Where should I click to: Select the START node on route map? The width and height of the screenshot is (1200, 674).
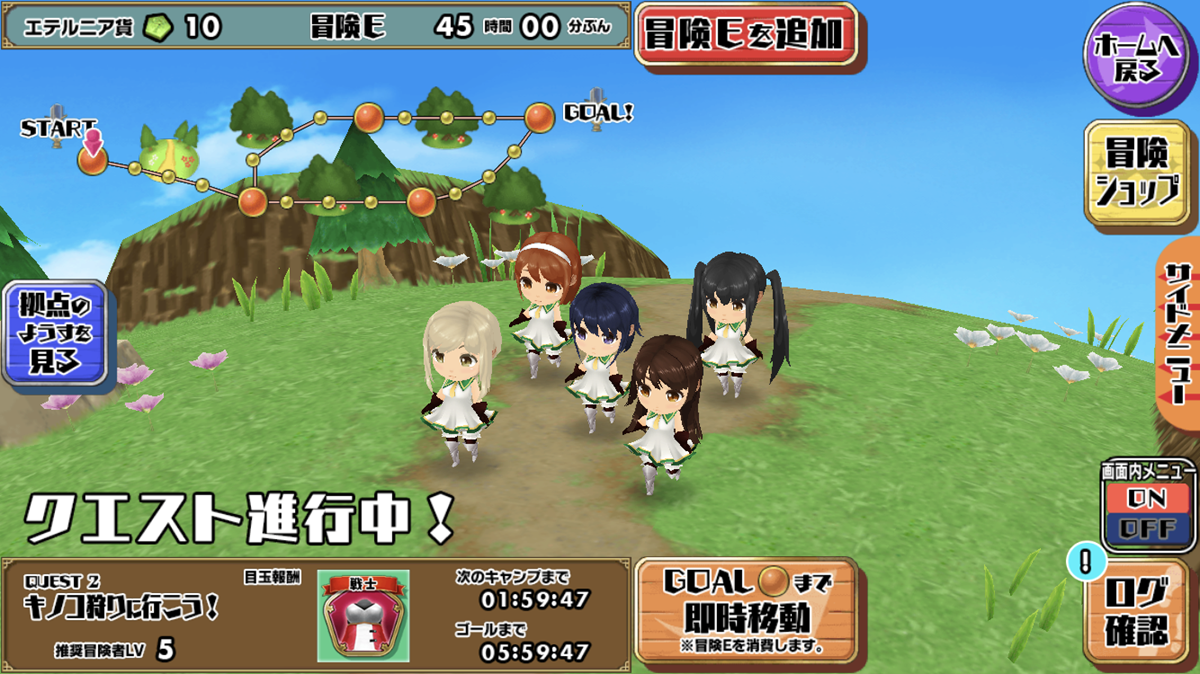point(92,161)
